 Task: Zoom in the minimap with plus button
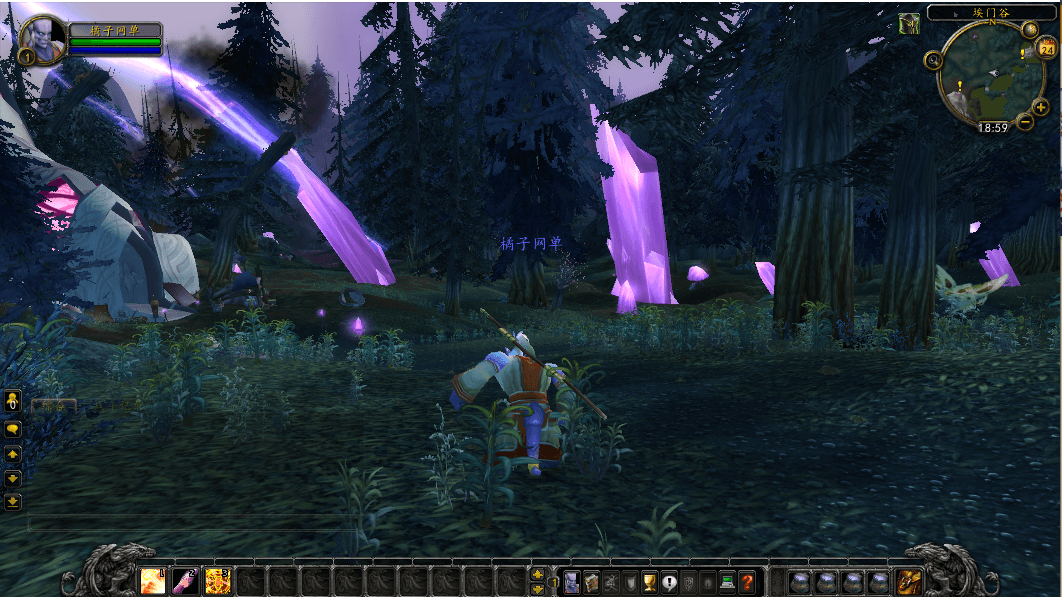pos(1042,107)
